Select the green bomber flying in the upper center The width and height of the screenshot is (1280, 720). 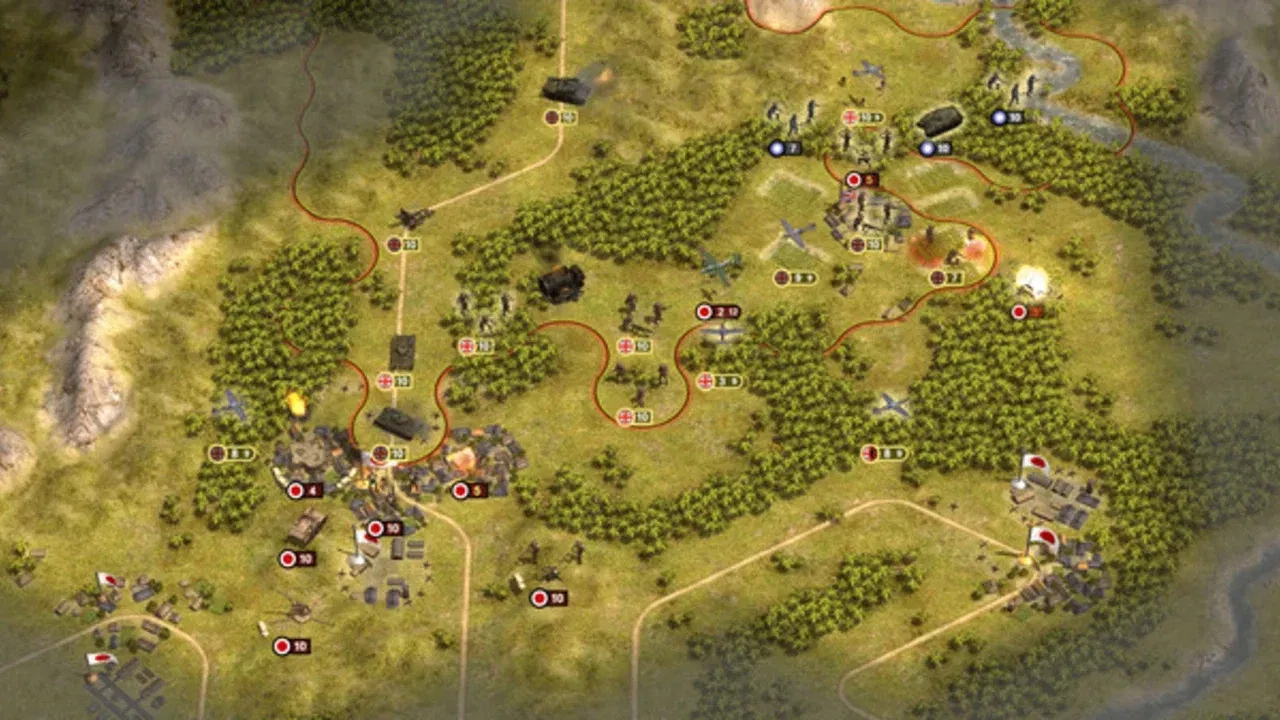point(717,267)
